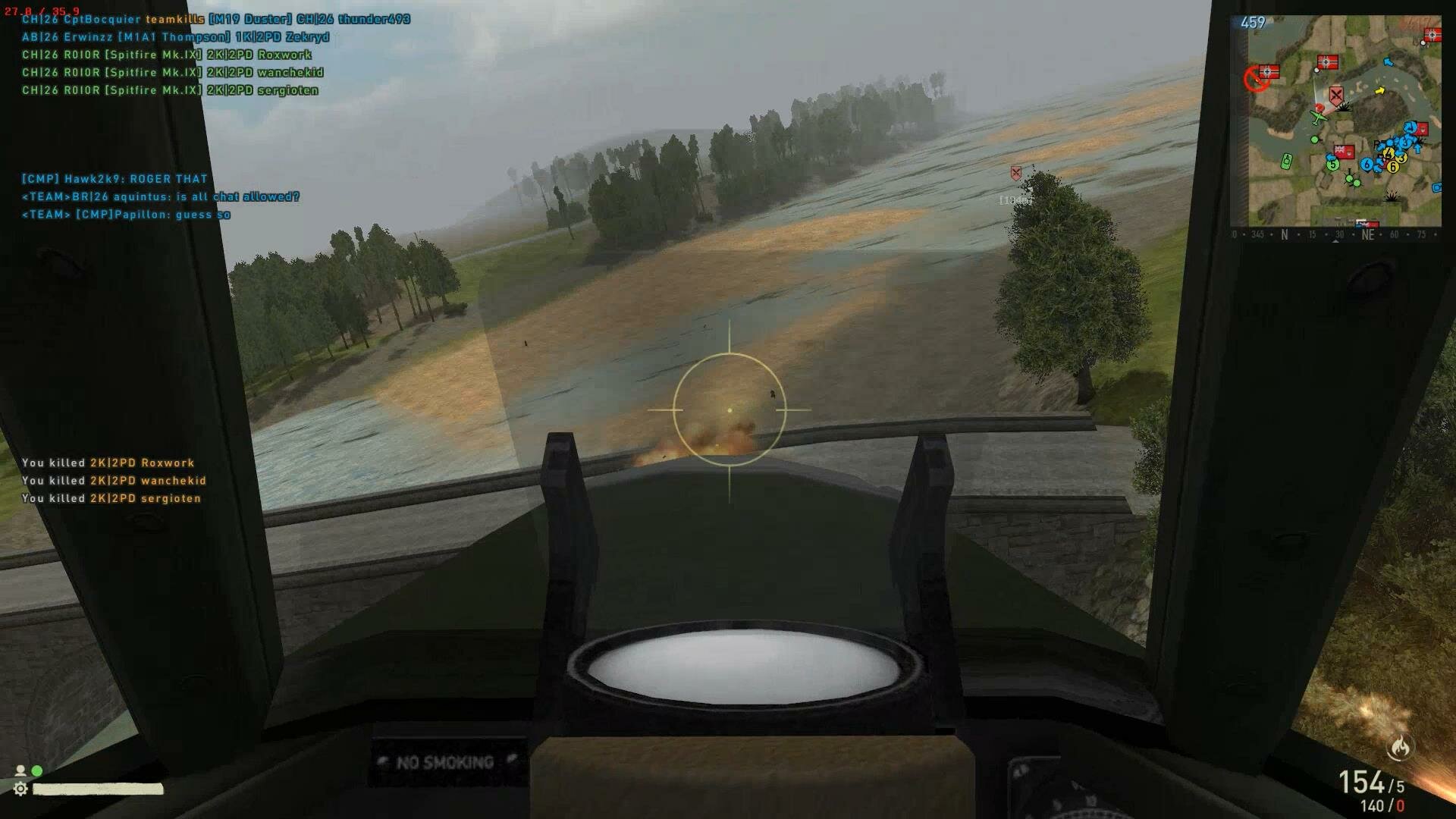Viewport: 1456px width, 819px height.
Task: Click the vehicle gear icon
Action: coord(20,789)
